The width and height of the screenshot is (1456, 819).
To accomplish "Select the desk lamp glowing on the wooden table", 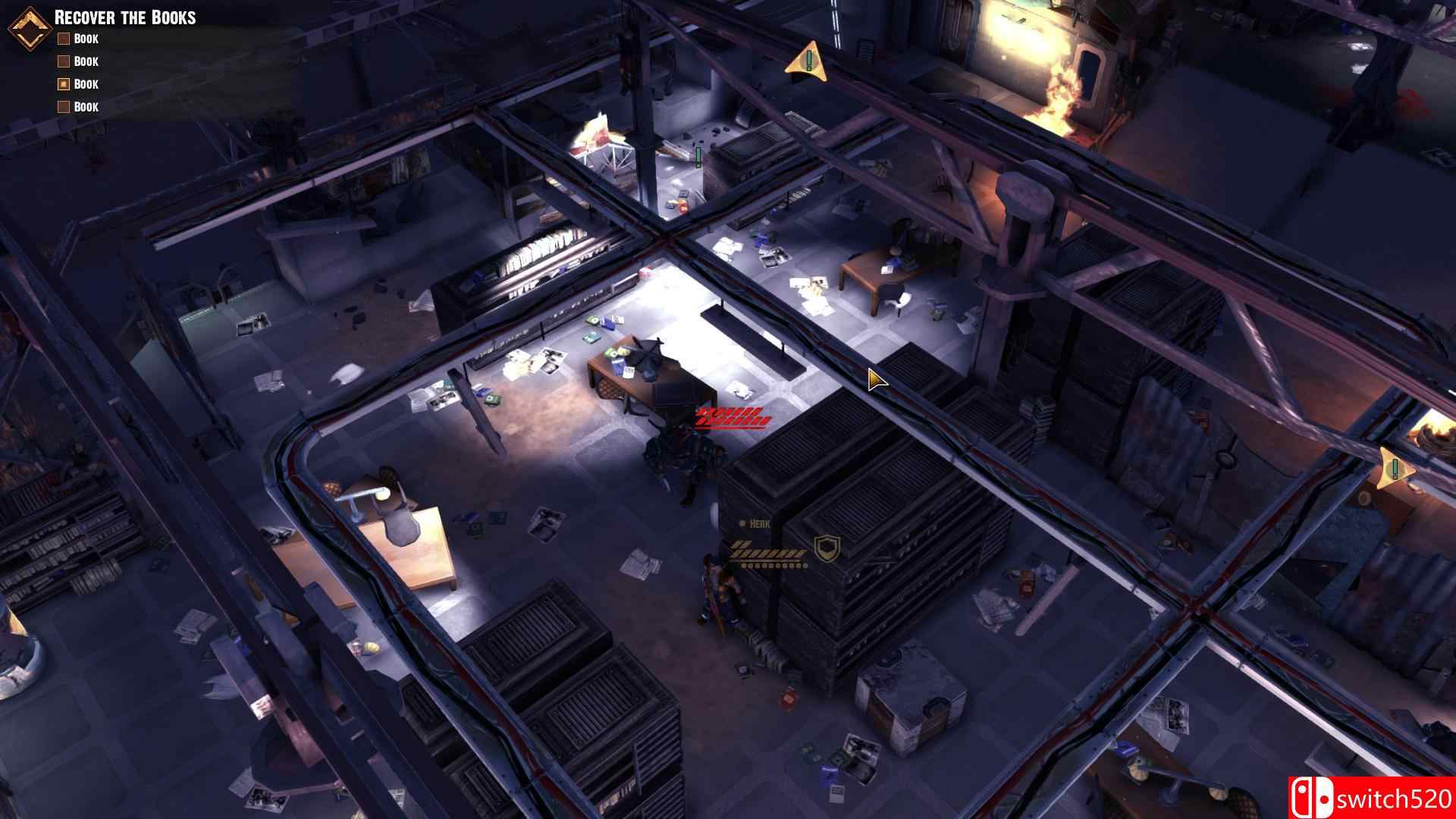I will (381, 494).
